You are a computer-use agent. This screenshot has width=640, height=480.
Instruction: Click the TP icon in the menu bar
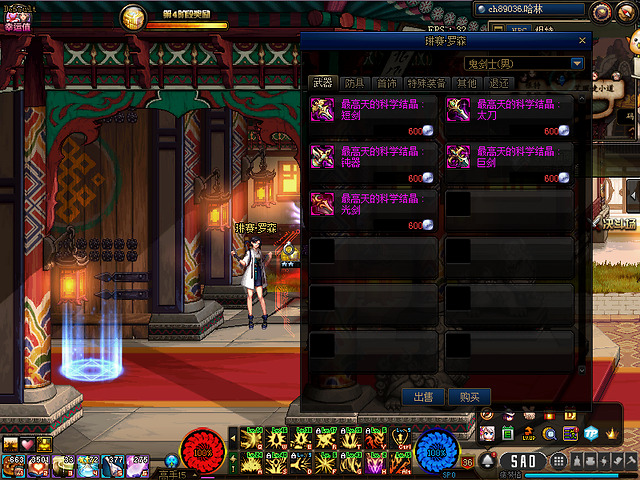click(589, 433)
